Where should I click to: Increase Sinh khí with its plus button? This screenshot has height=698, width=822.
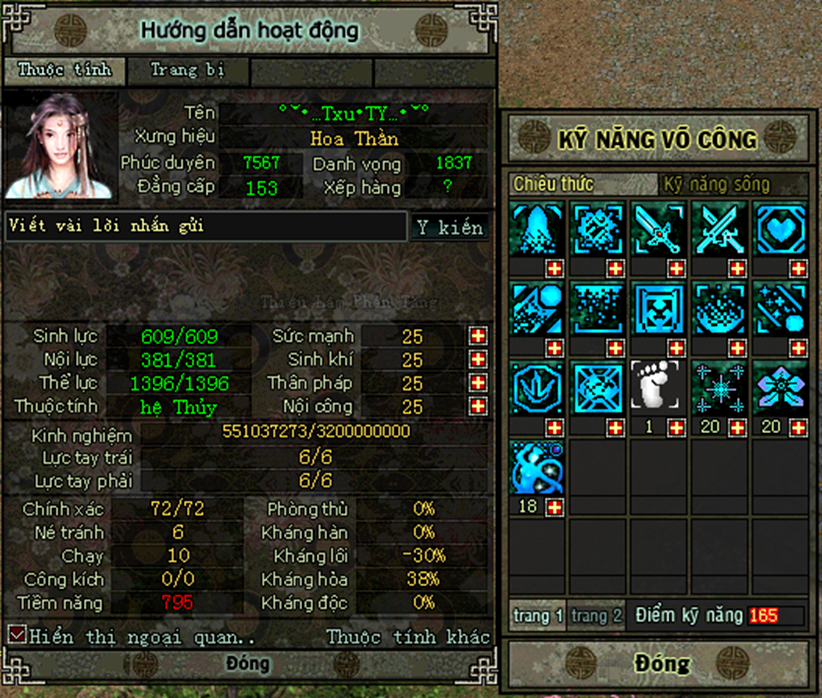pyautogui.click(x=478, y=360)
